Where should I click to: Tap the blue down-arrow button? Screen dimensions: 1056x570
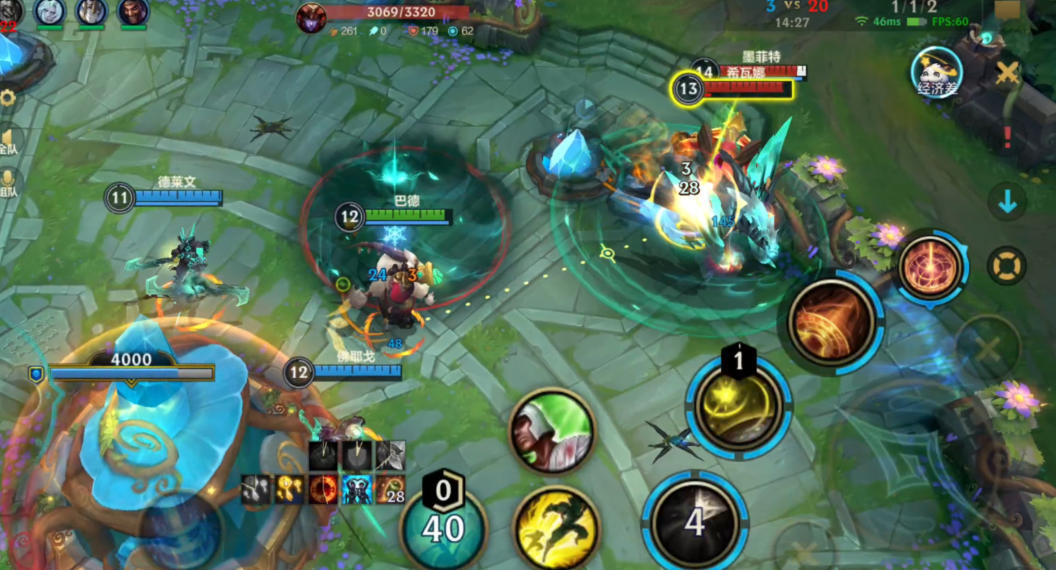[1007, 202]
